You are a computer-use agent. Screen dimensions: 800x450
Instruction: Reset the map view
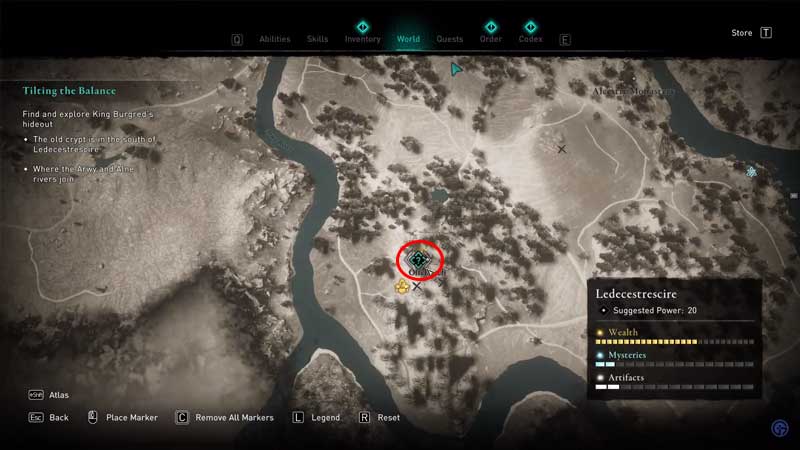coord(388,417)
